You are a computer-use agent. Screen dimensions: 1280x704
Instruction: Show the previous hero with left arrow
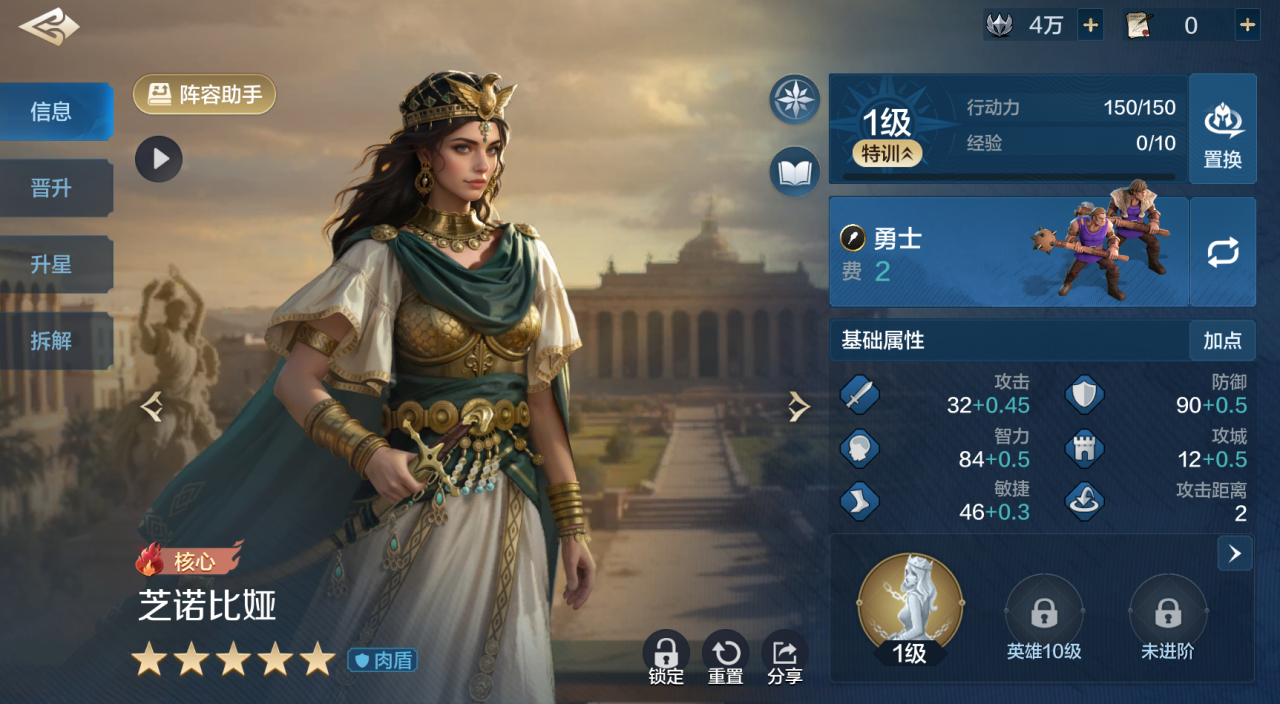[x=152, y=406]
